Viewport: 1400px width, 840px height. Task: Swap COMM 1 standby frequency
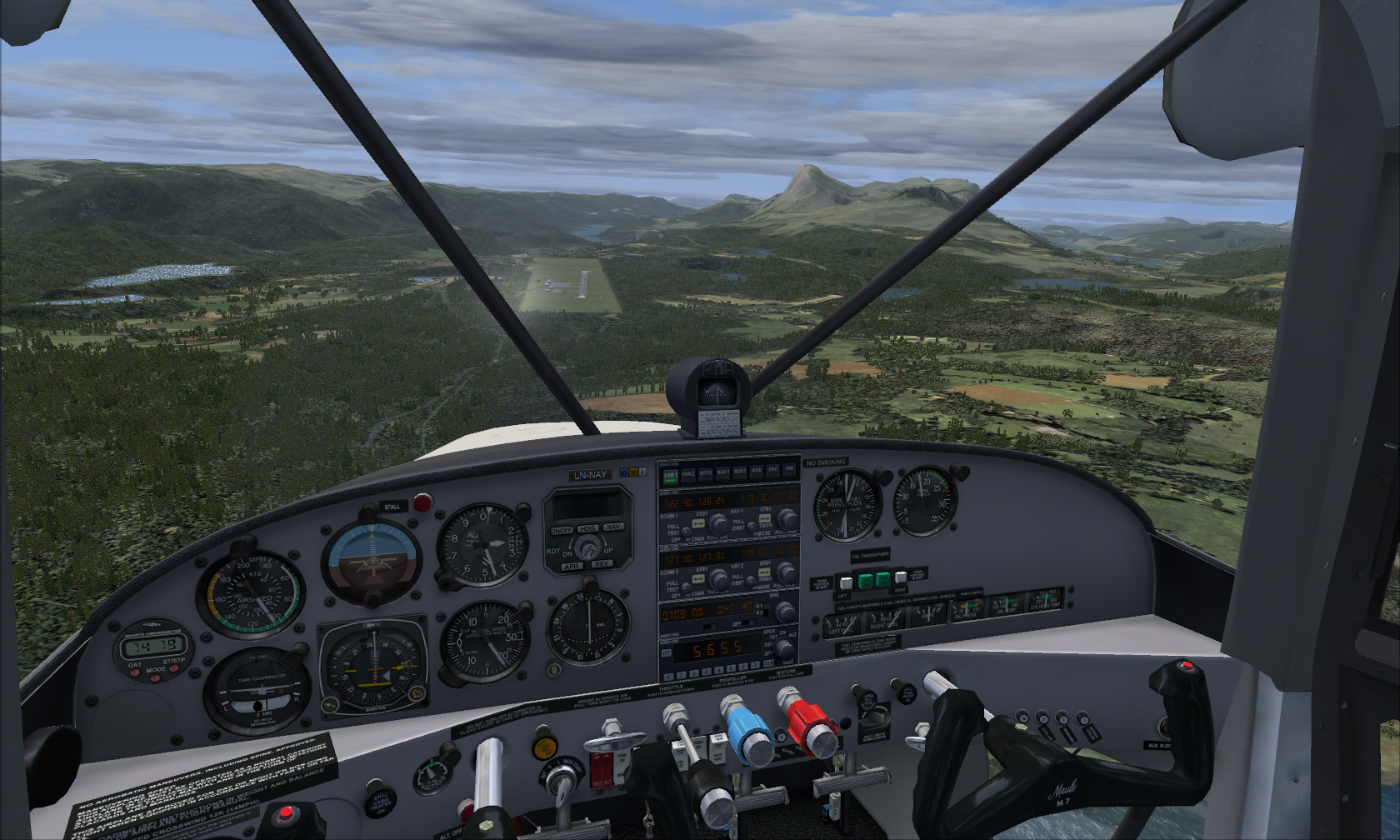[x=700, y=522]
